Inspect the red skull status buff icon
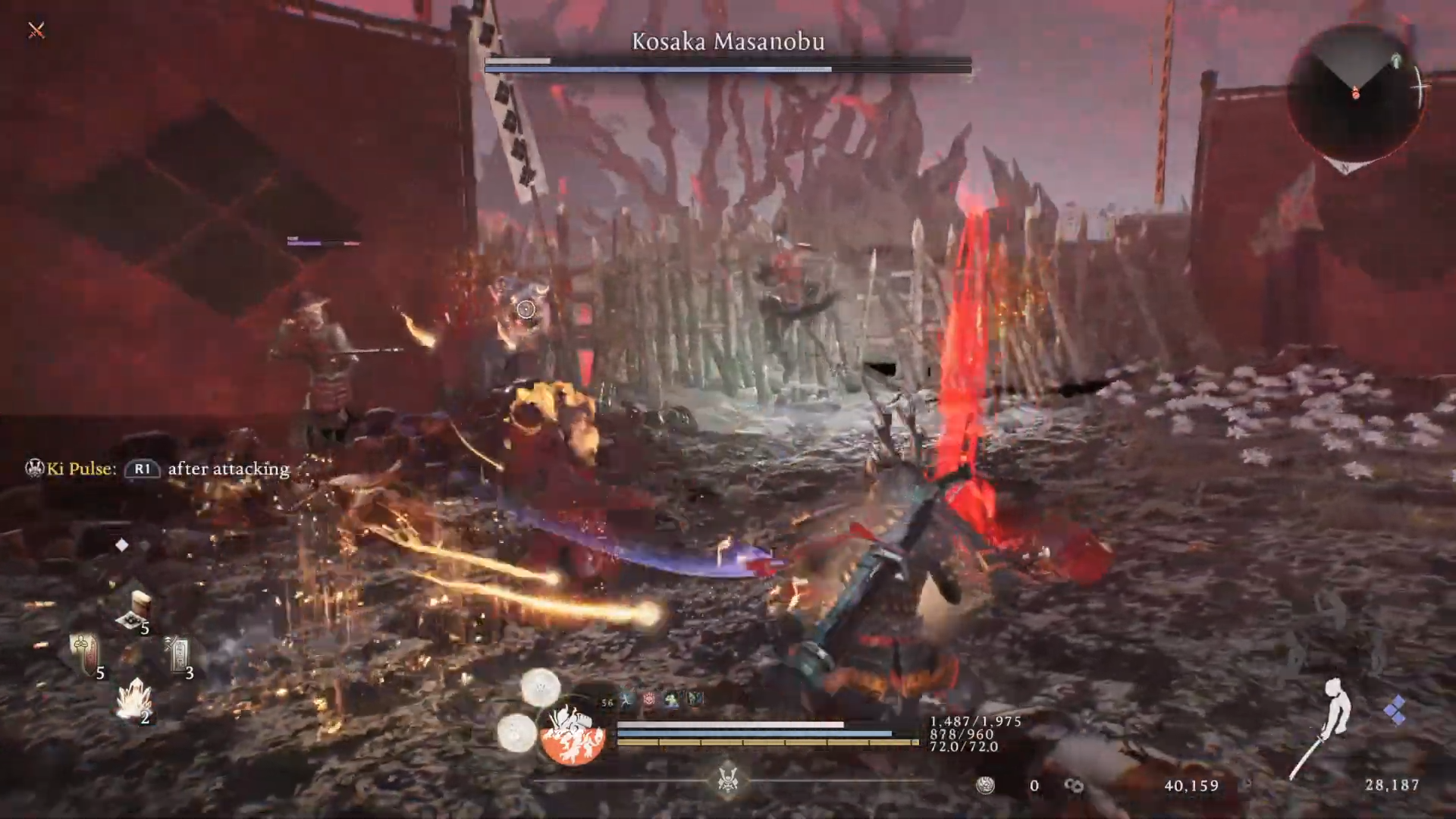Screen dimensions: 1456x819 (x=650, y=700)
